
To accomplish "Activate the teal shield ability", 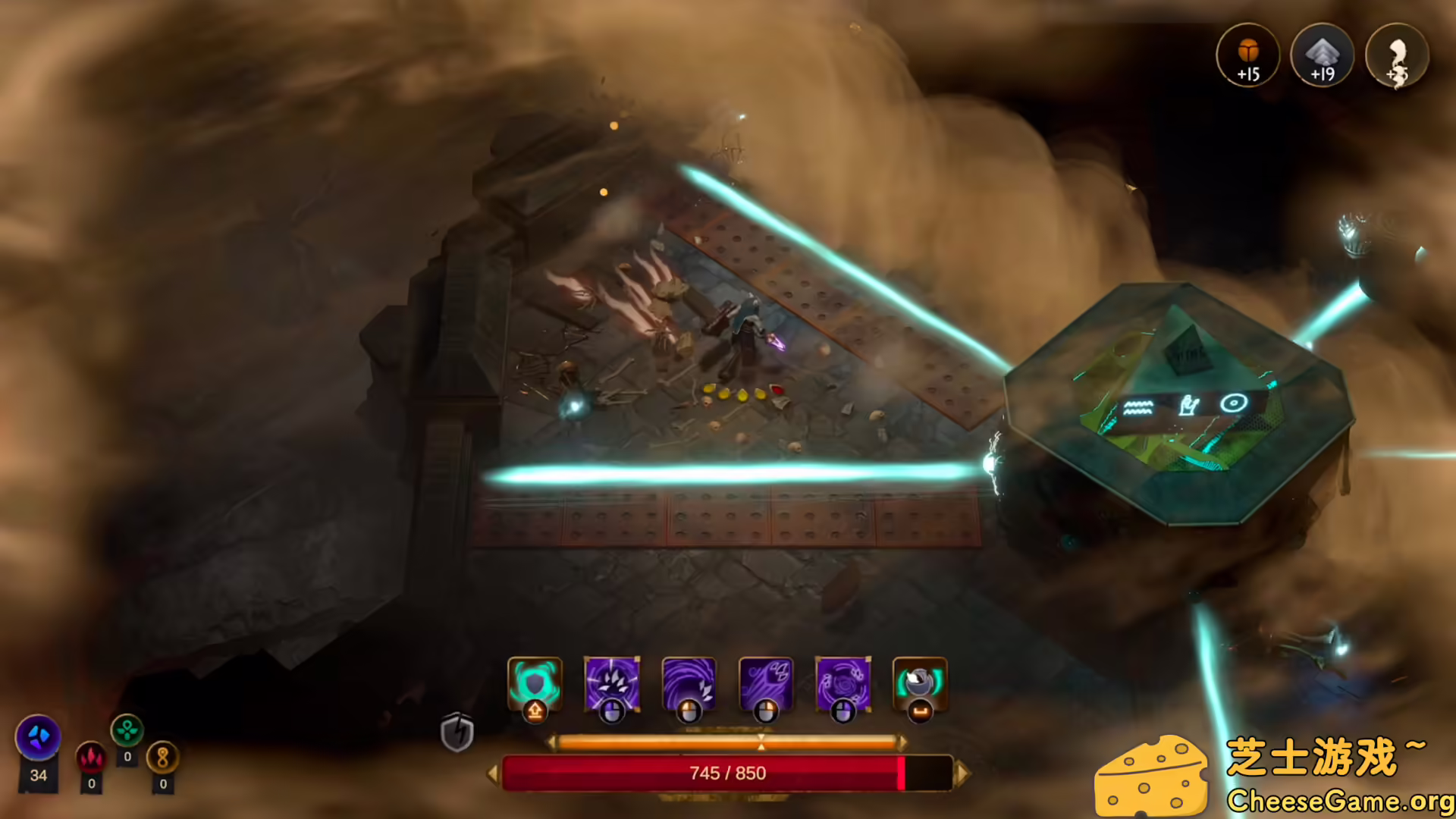I will point(535,683).
